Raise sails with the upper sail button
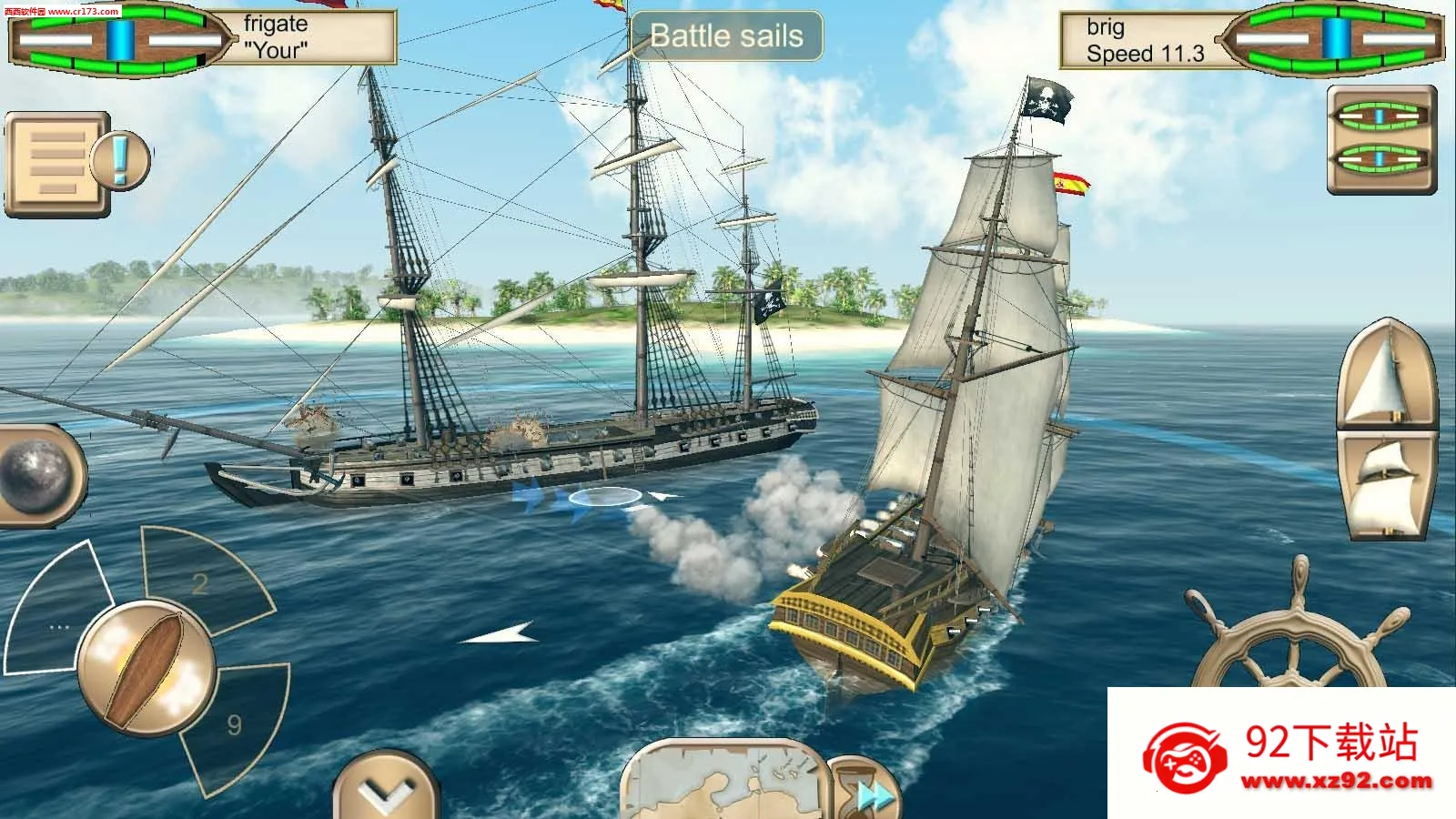The height and width of the screenshot is (819, 1456). pyautogui.click(x=1385, y=373)
